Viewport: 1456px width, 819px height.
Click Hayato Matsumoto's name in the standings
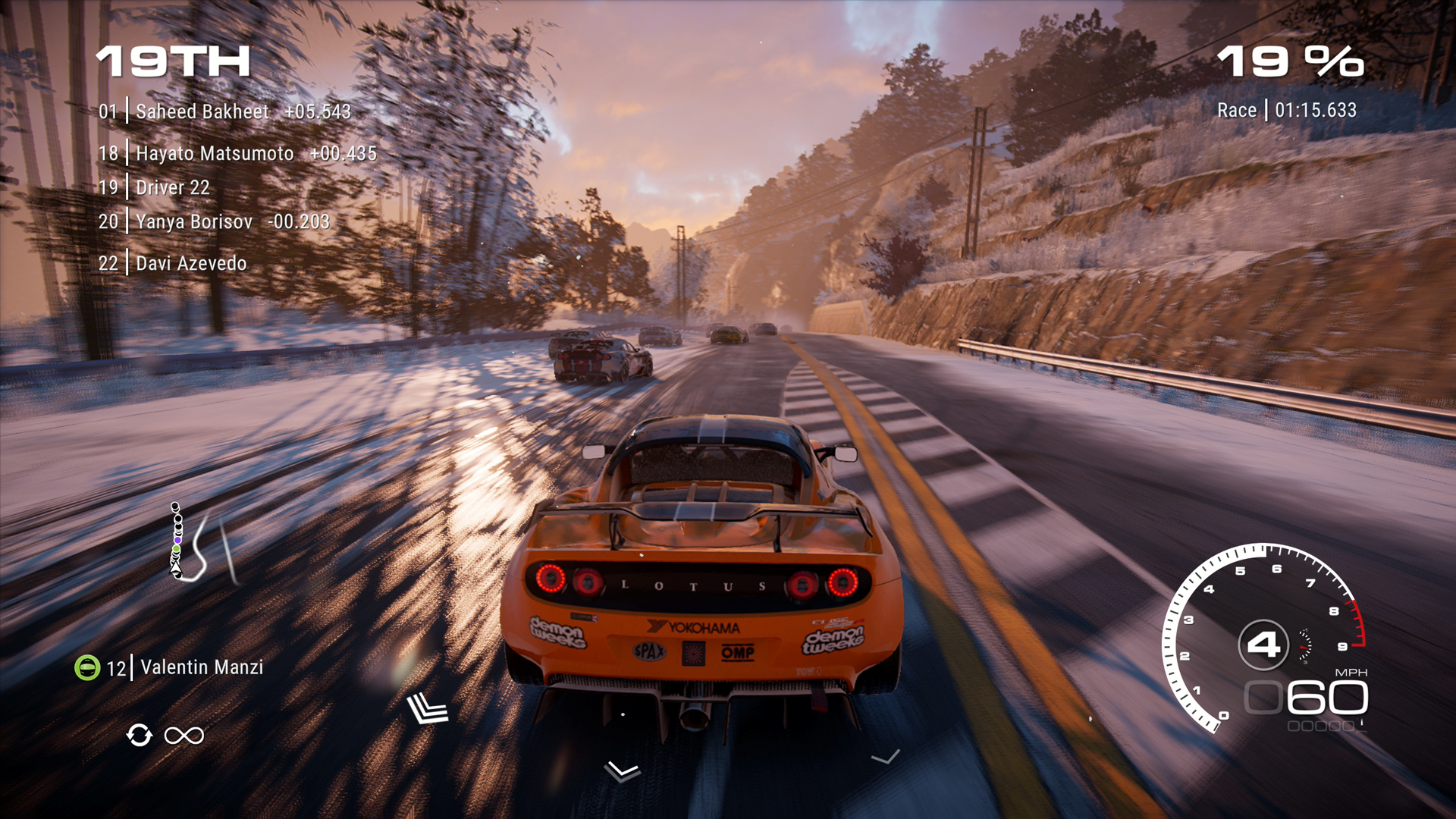[214, 153]
